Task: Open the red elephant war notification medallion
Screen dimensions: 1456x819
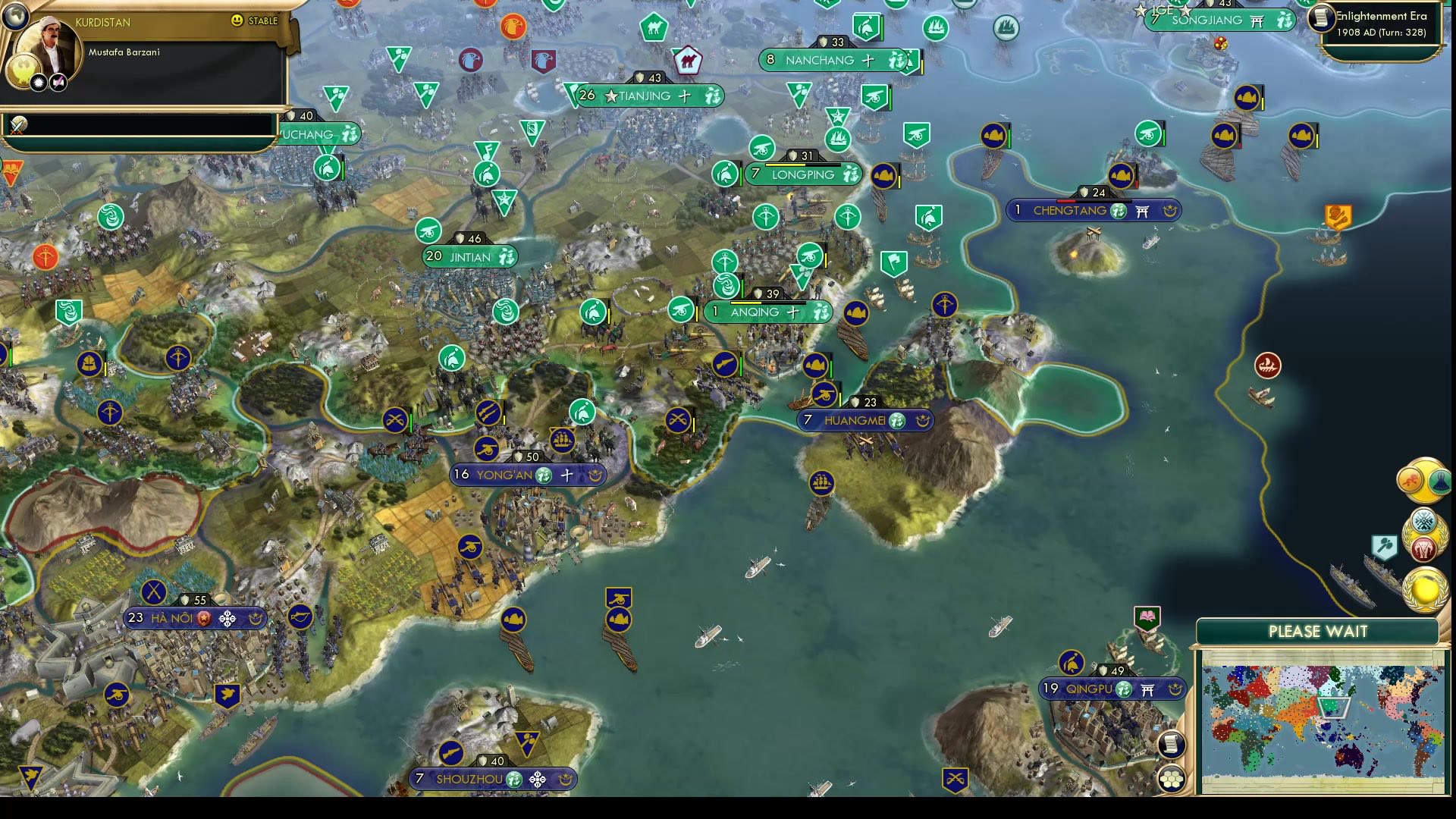Action: [x=1424, y=548]
